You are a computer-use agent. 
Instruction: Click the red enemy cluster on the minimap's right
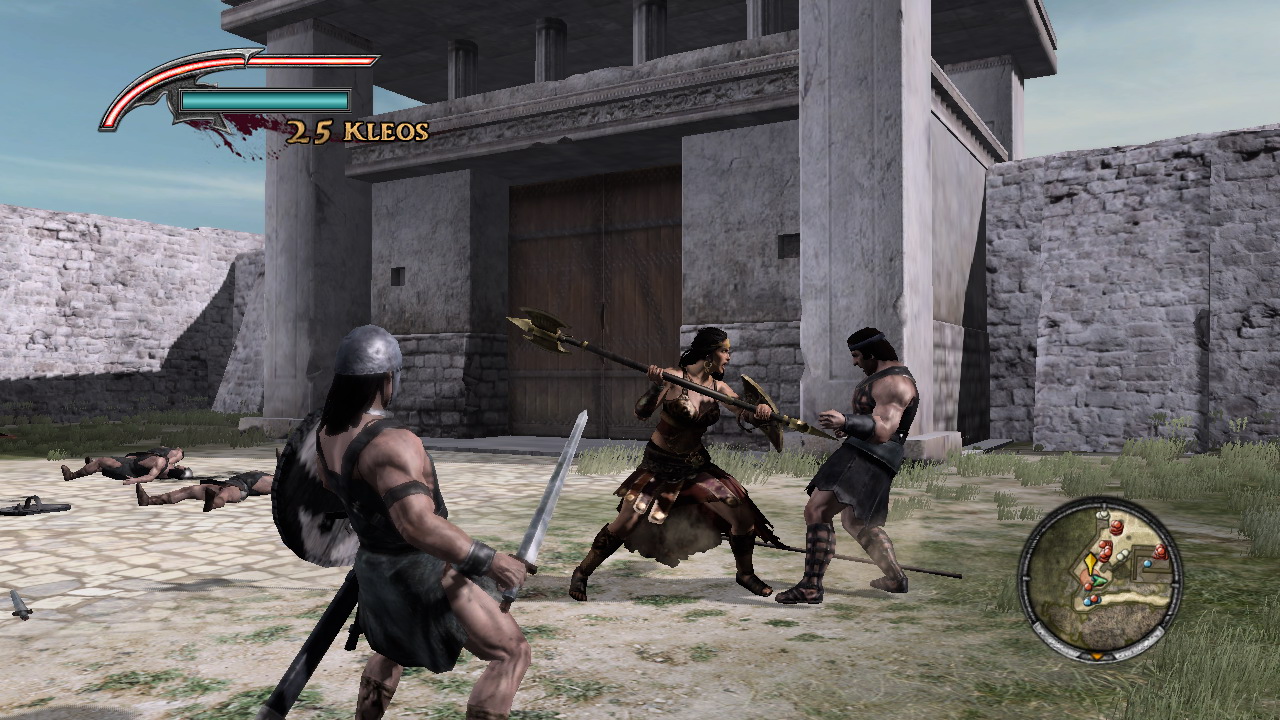1159,552
